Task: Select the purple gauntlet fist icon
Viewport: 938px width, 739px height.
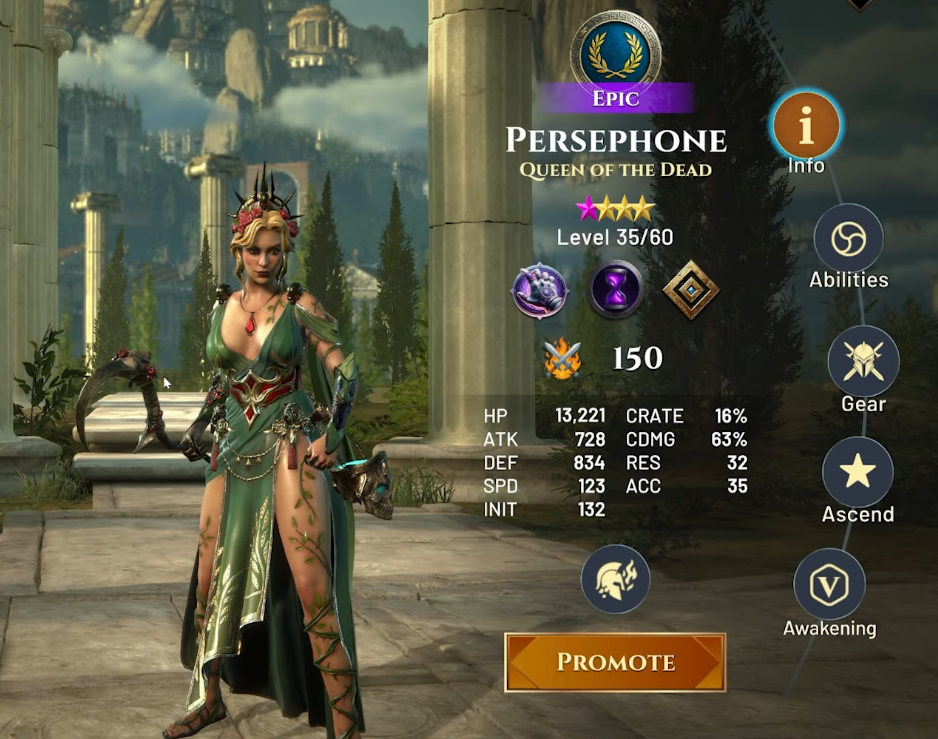Action: (540, 292)
